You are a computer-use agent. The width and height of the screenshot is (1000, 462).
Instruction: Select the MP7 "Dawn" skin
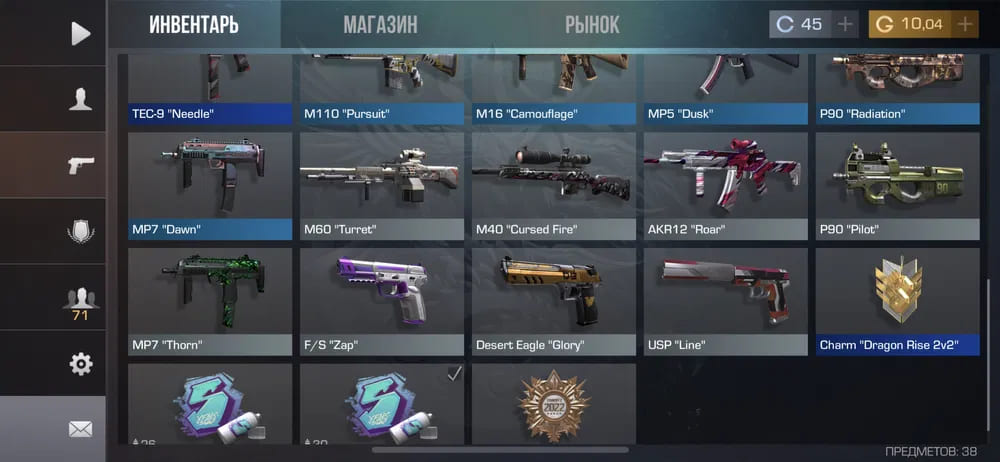(210, 185)
